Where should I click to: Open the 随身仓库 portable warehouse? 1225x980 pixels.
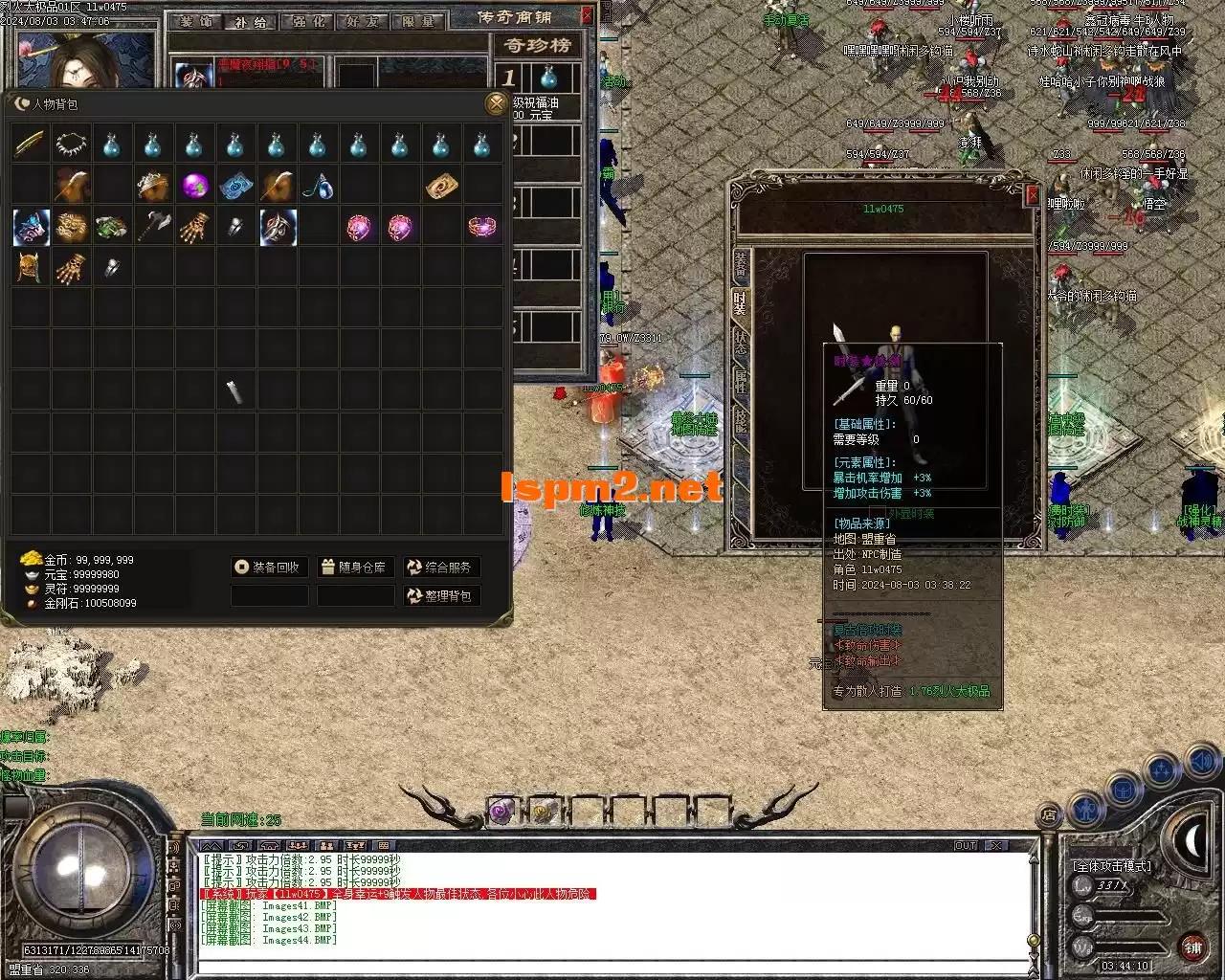pyautogui.click(x=354, y=568)
